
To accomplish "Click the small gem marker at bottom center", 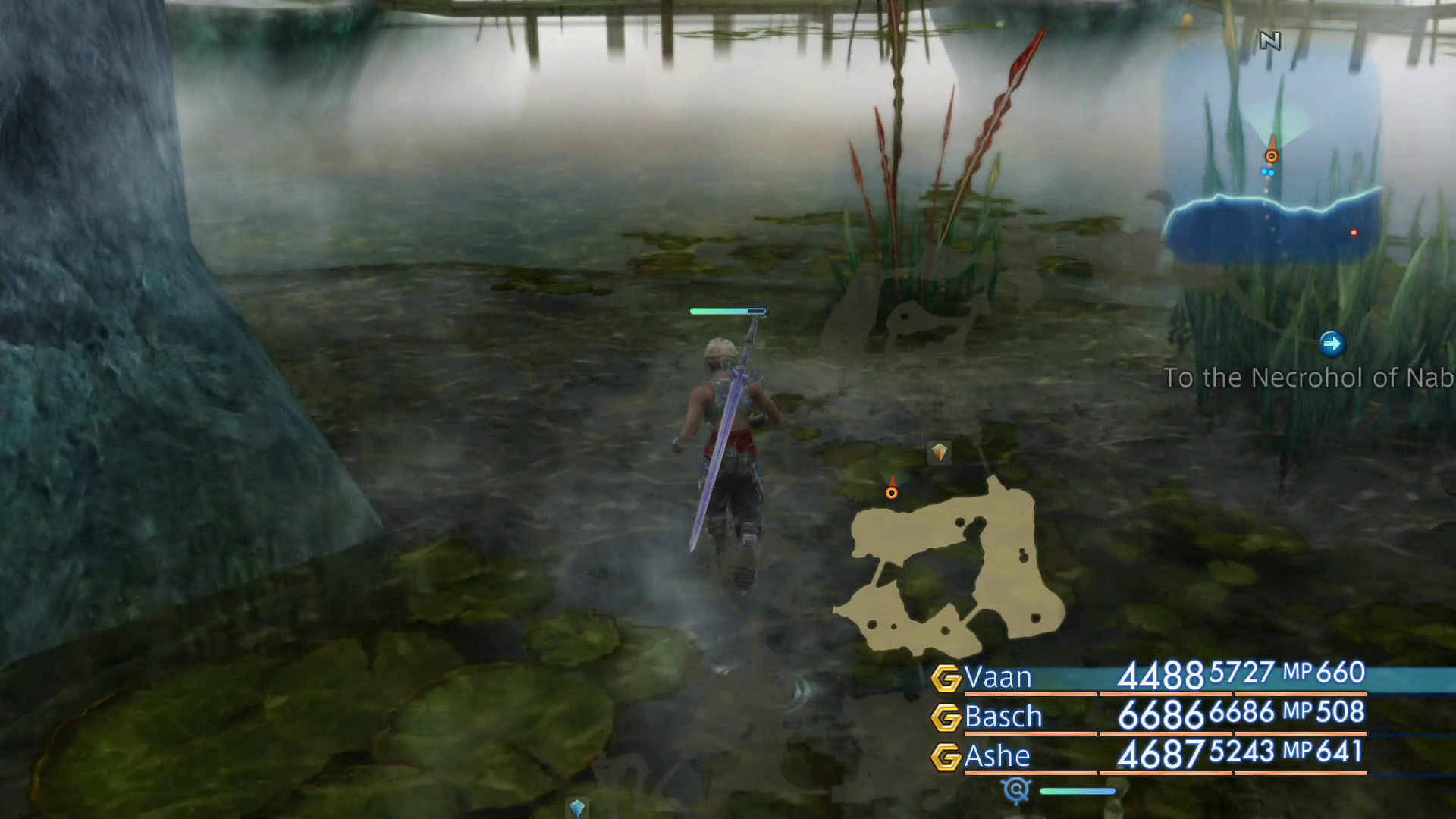I will coord(577,808).
